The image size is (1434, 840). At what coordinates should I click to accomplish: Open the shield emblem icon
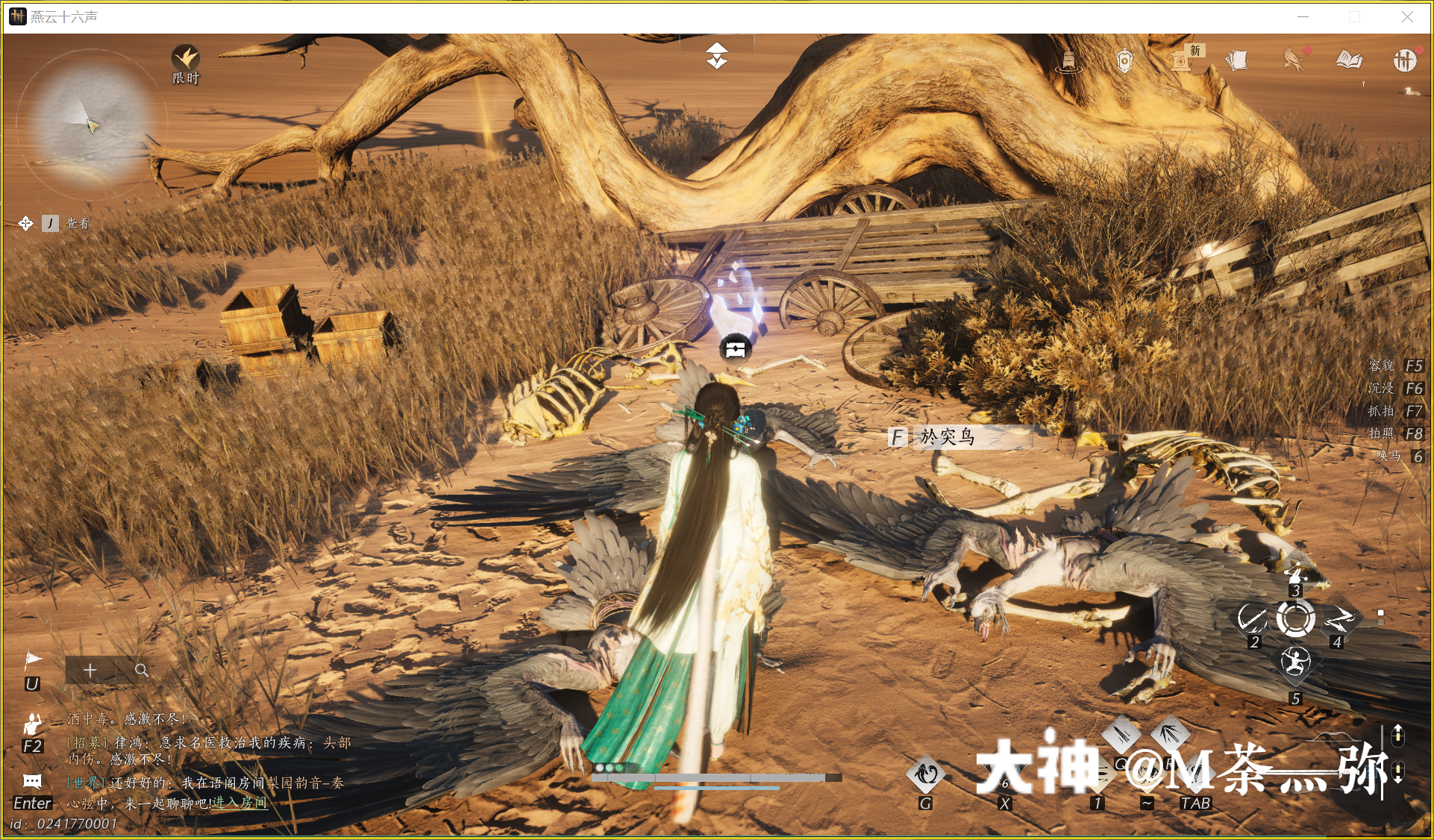1124,60
